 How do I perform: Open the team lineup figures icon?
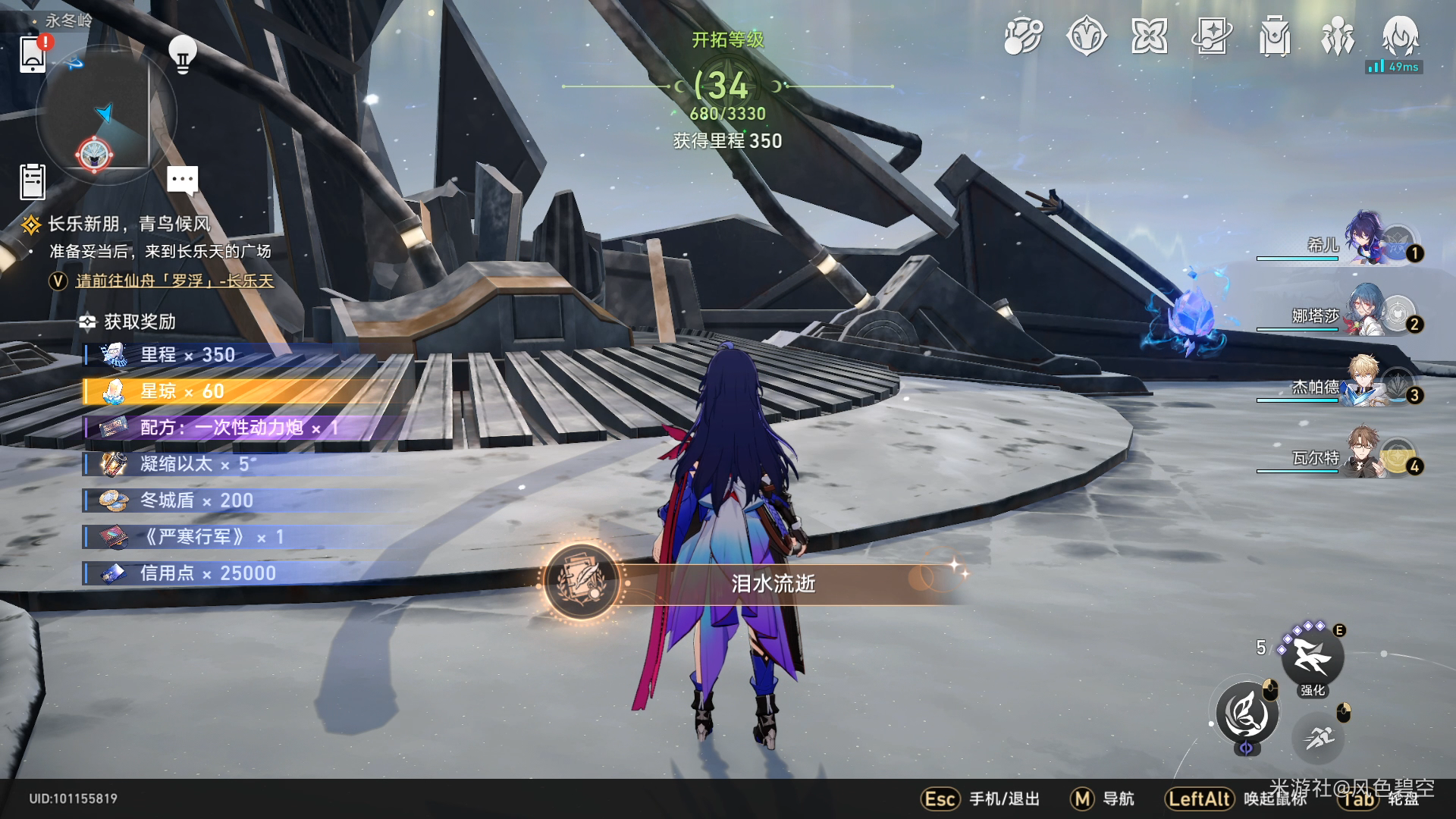coord(1338,36)
